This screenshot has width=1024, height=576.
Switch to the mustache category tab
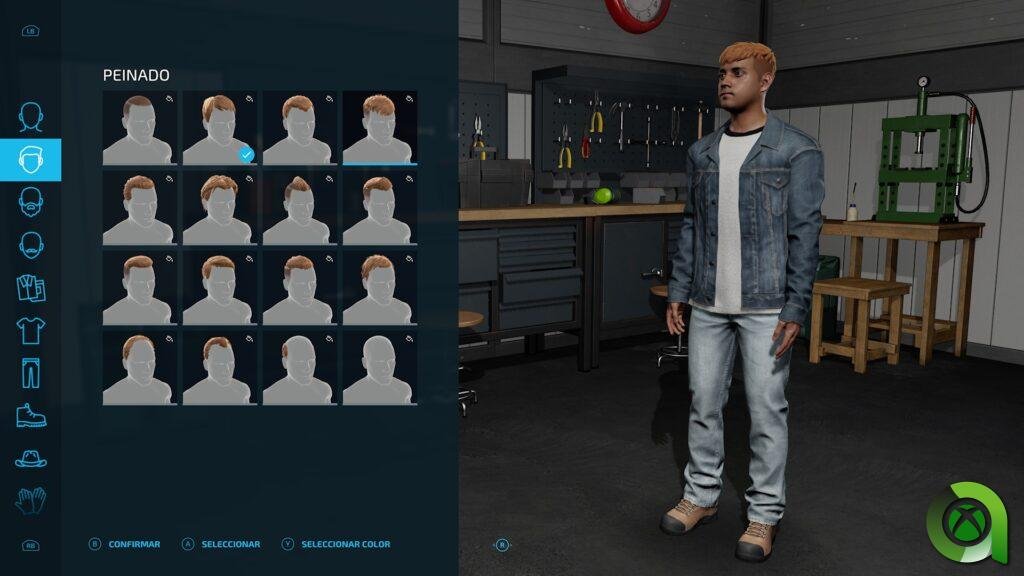pyautogui.click(x=31, y=244)
